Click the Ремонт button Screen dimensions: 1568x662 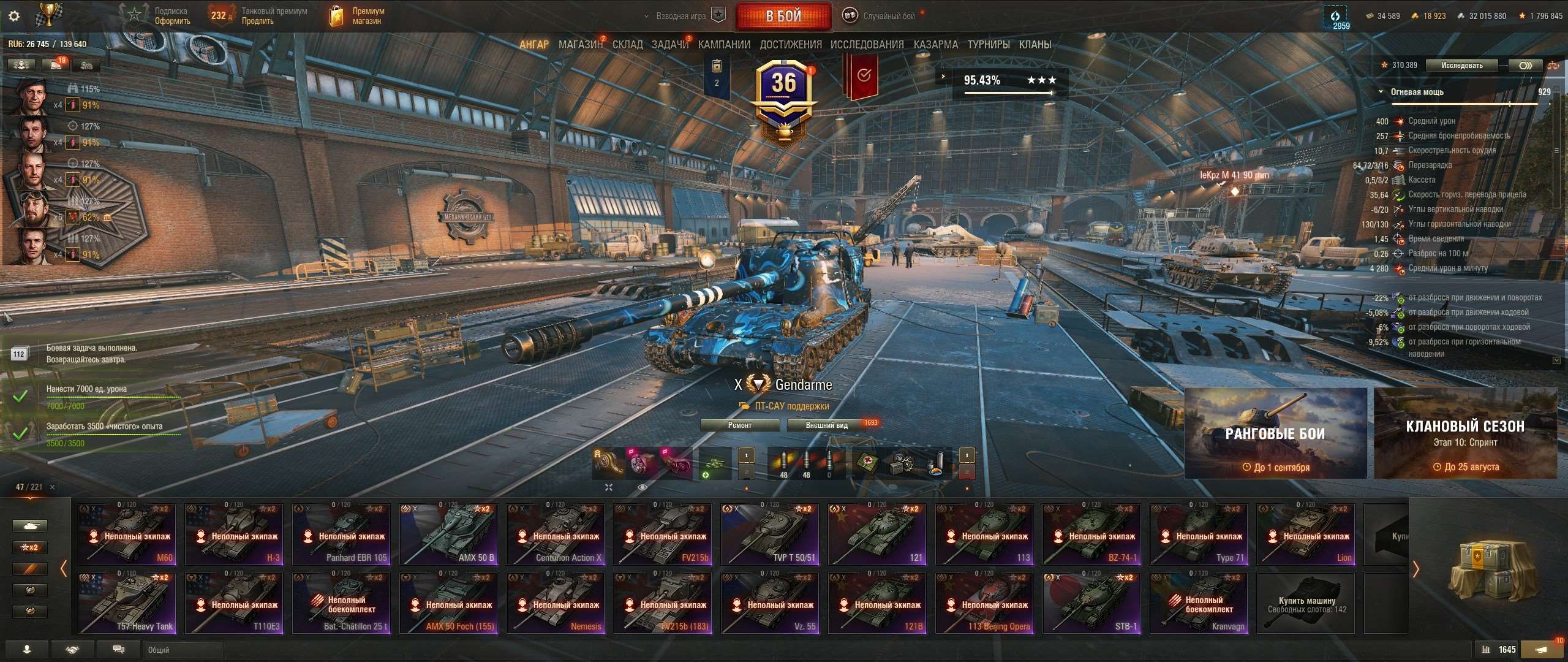coord(739,425)
